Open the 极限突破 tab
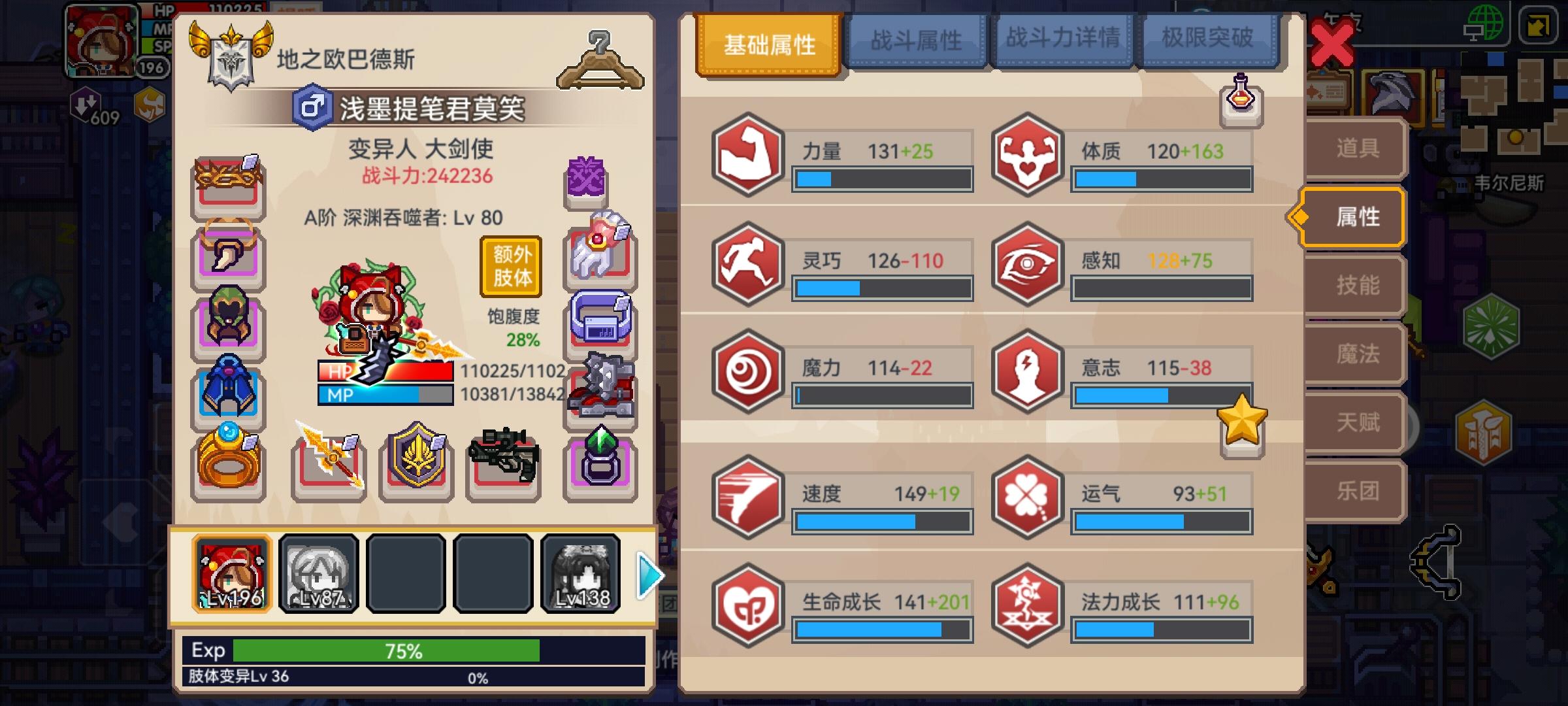The width and height of the screenshot is (1568, 706). coord(1206,39)
